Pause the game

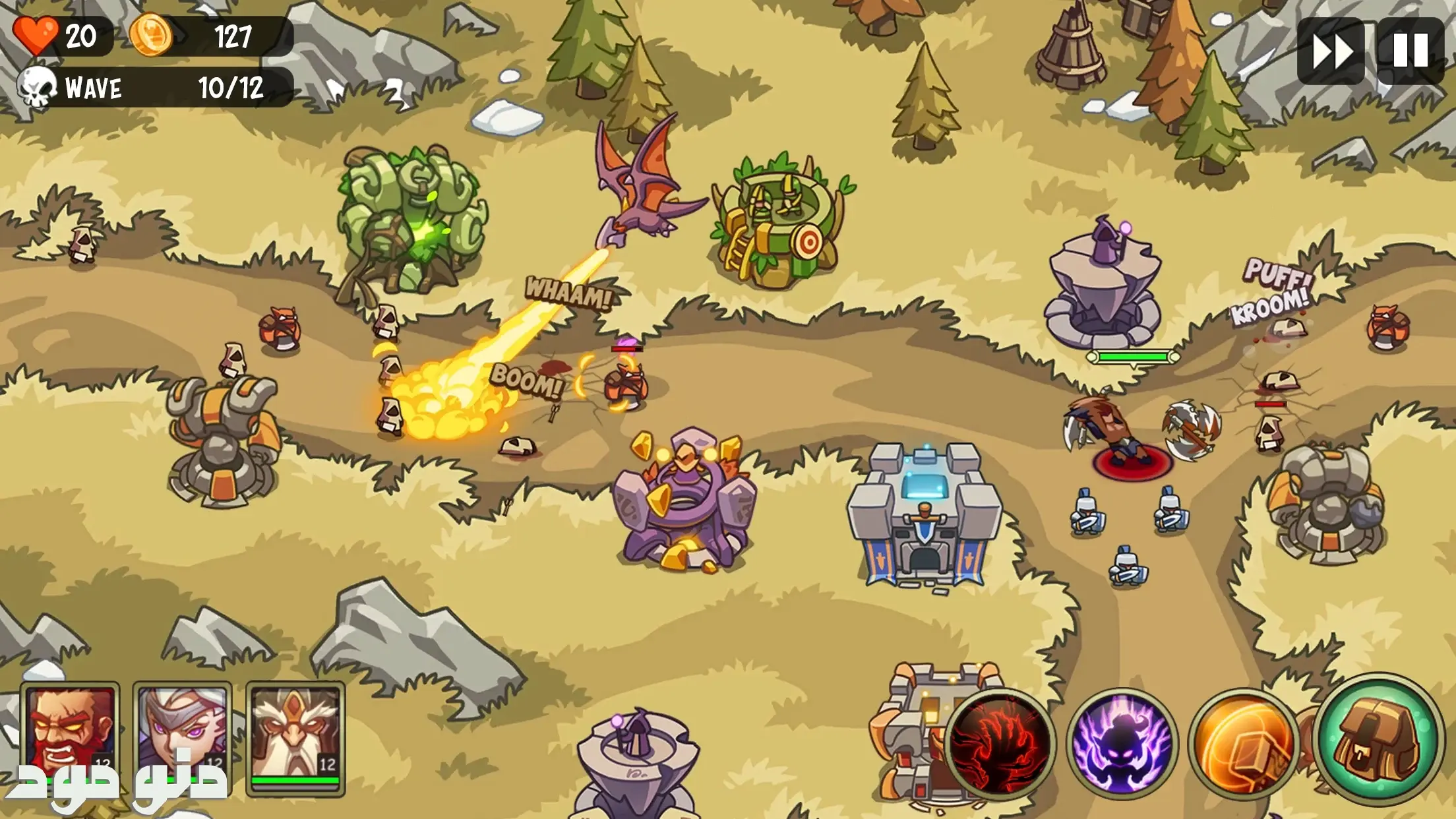[x=1410, y=51]
